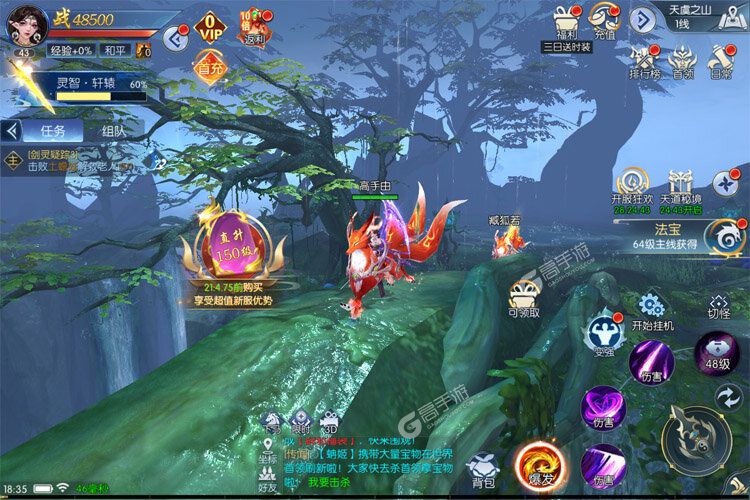Open the 返利 rebate event
The height and width of the screenshot is (500, 750).
point(253,27)
